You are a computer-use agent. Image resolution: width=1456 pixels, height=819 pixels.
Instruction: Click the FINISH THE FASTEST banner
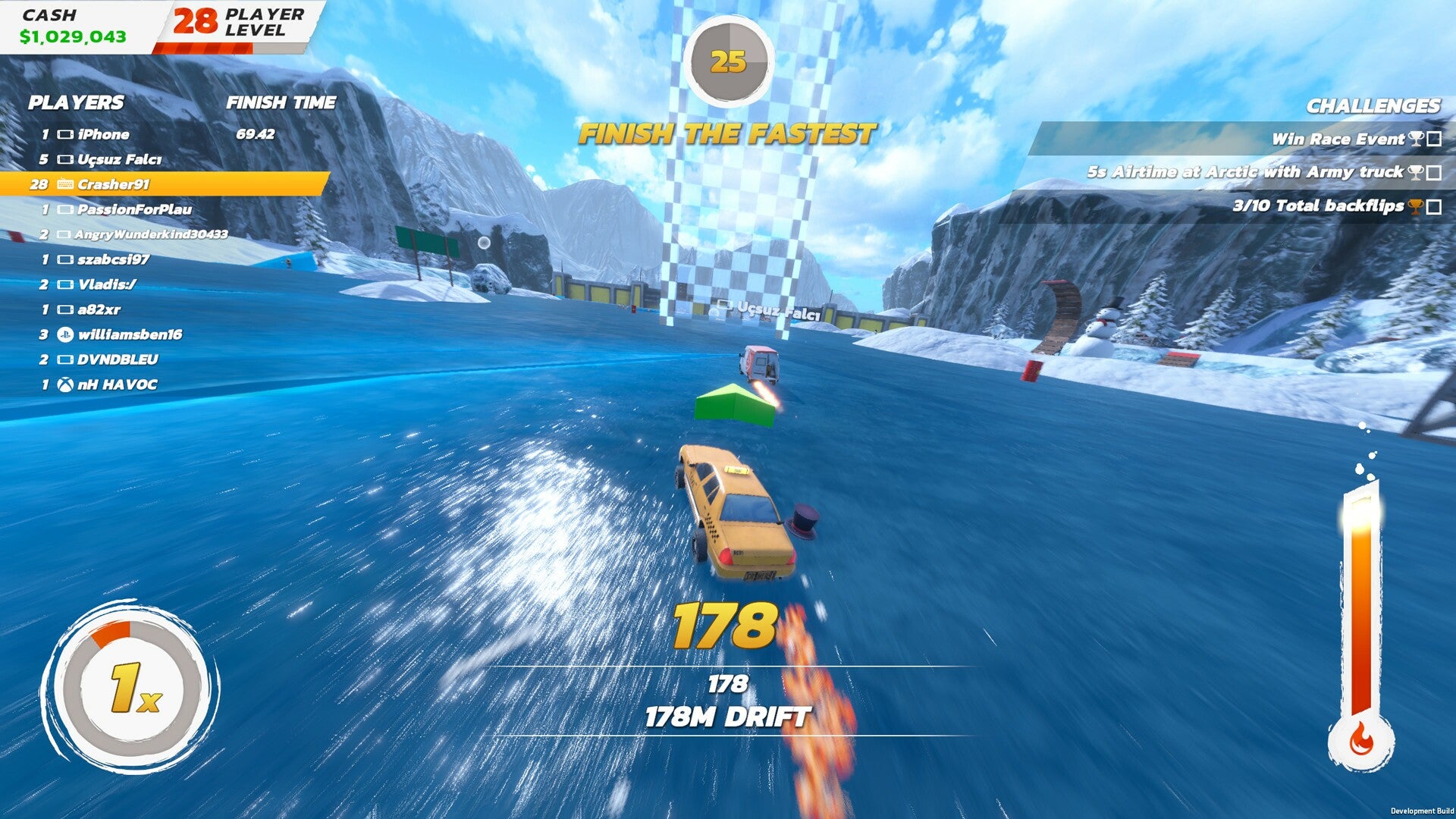point(728,132)
